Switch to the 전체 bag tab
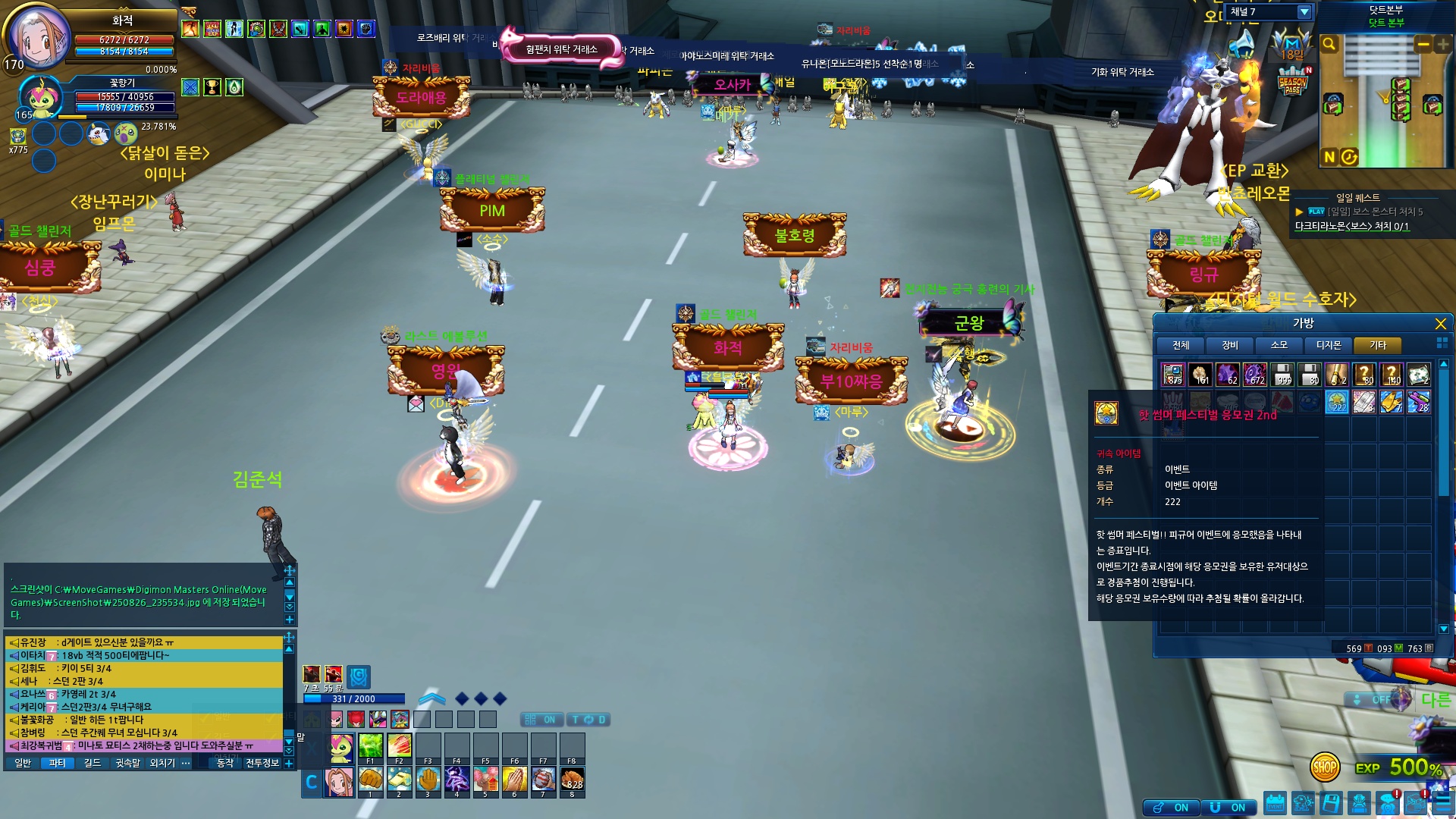This screenshot has width=1456, height=819. click(1181, 346)
